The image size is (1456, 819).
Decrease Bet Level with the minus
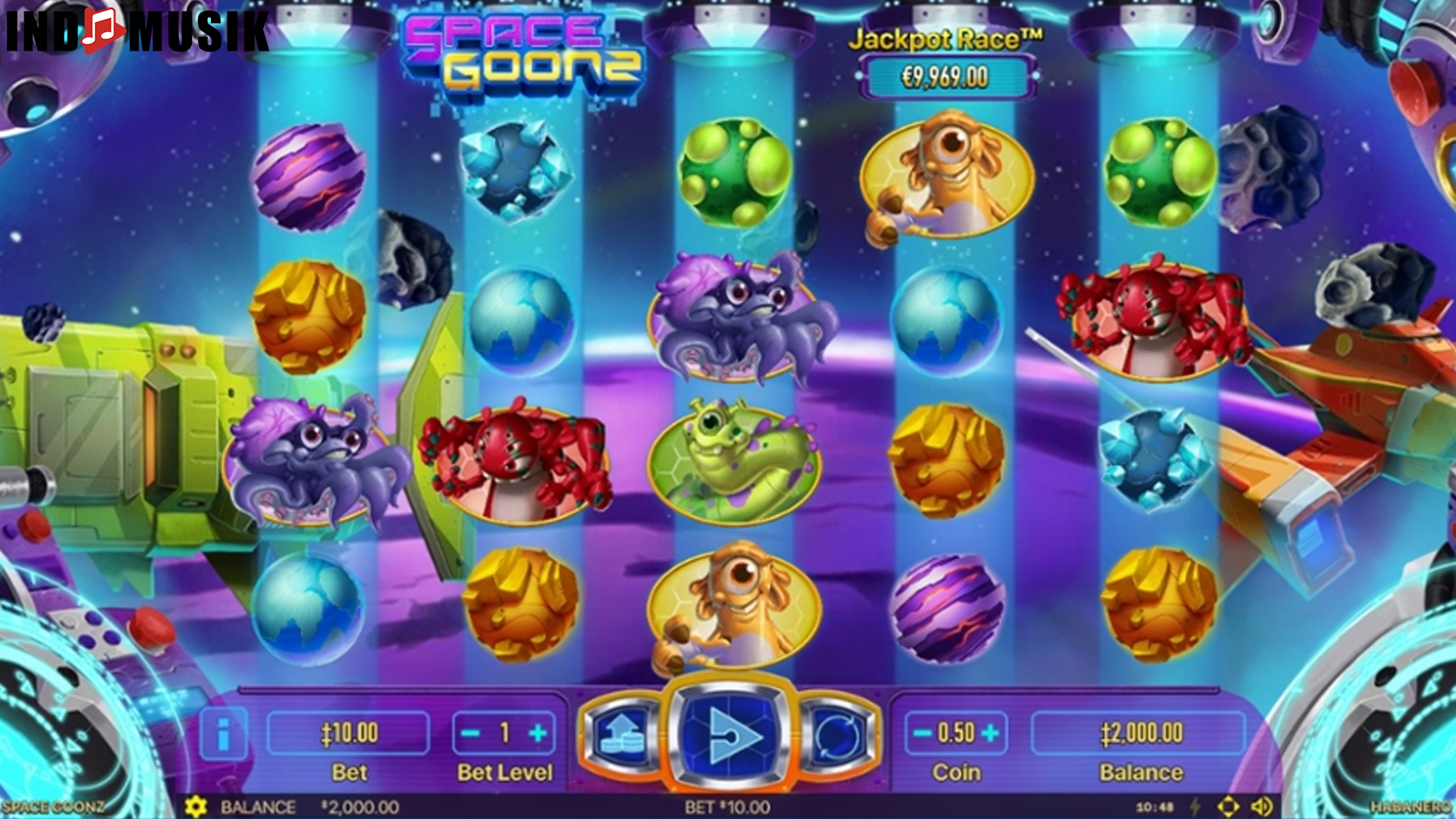click(x=470, y=733)
